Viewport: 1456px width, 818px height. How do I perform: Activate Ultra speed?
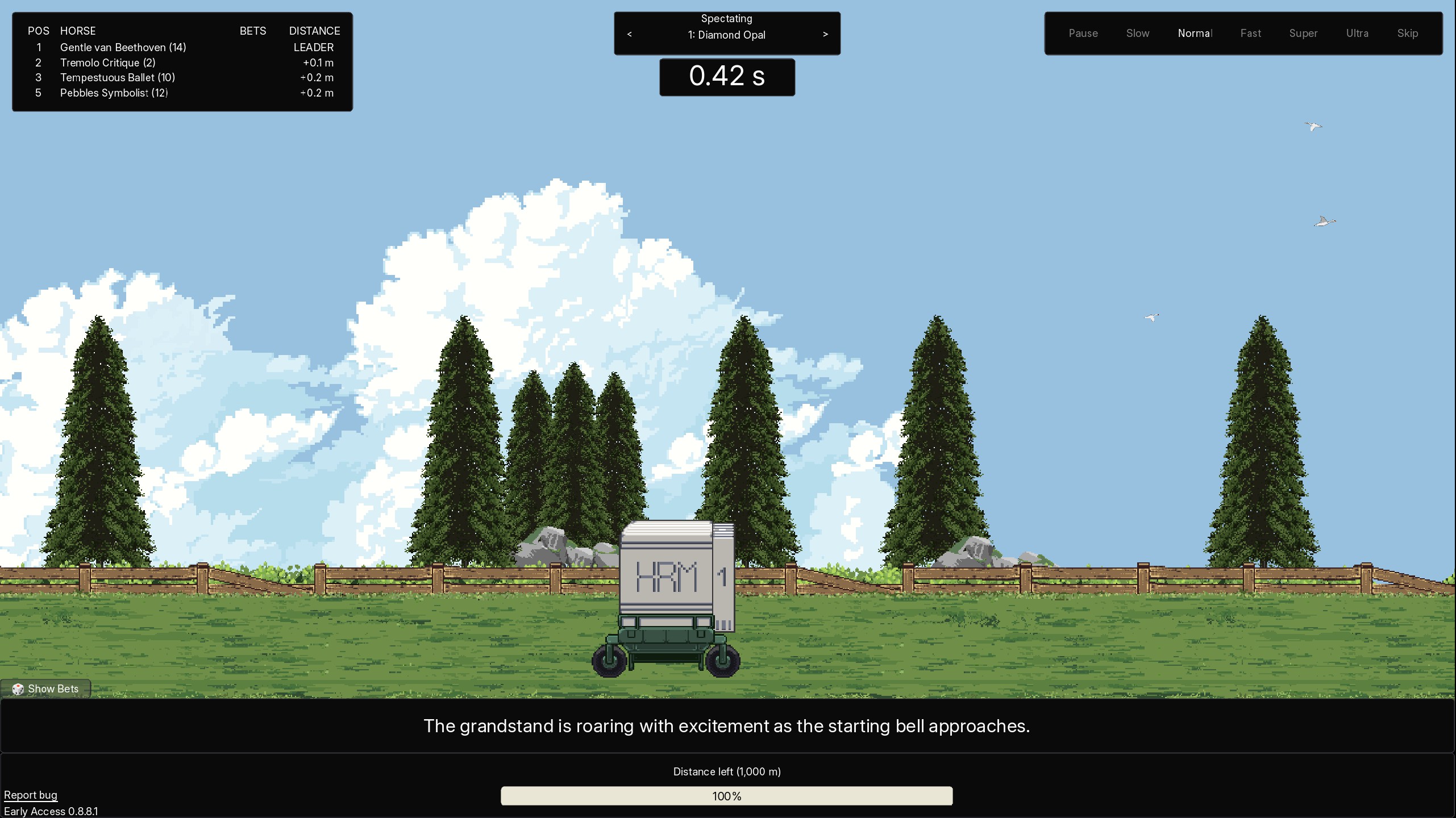click(x=1357, y=34)
